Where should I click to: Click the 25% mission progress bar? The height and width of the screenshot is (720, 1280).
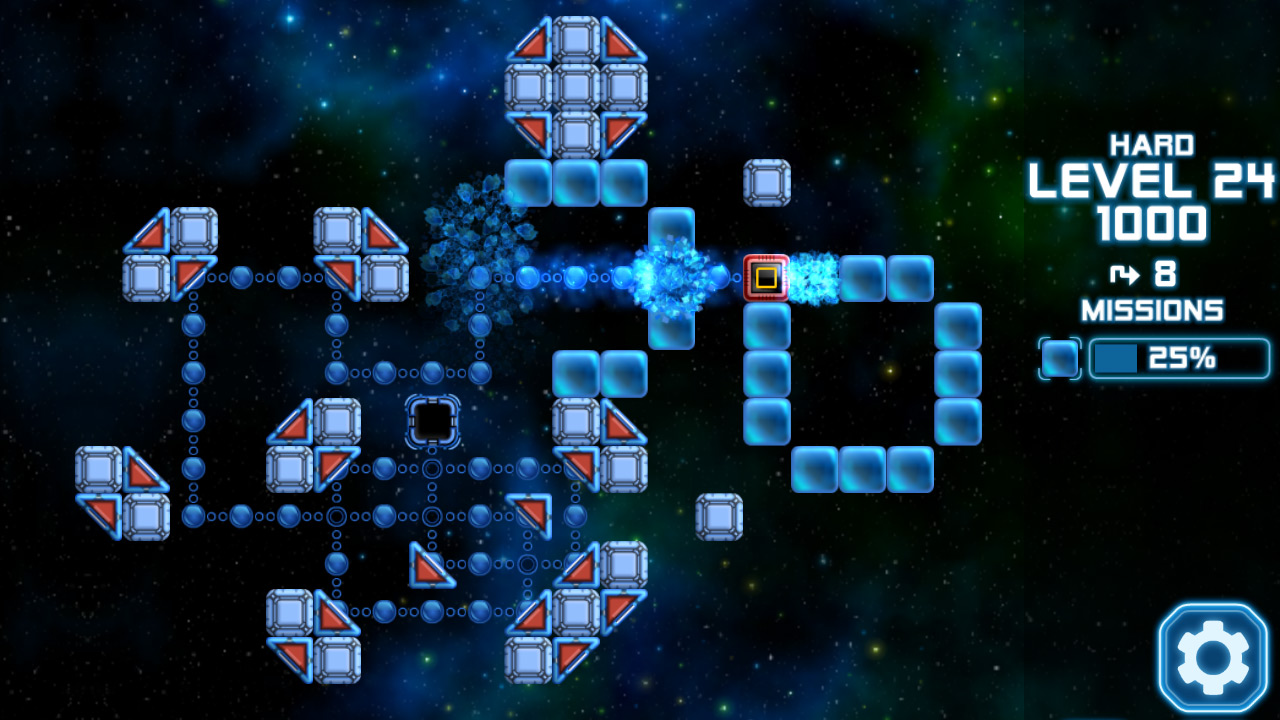click(x=1180, y=358)
